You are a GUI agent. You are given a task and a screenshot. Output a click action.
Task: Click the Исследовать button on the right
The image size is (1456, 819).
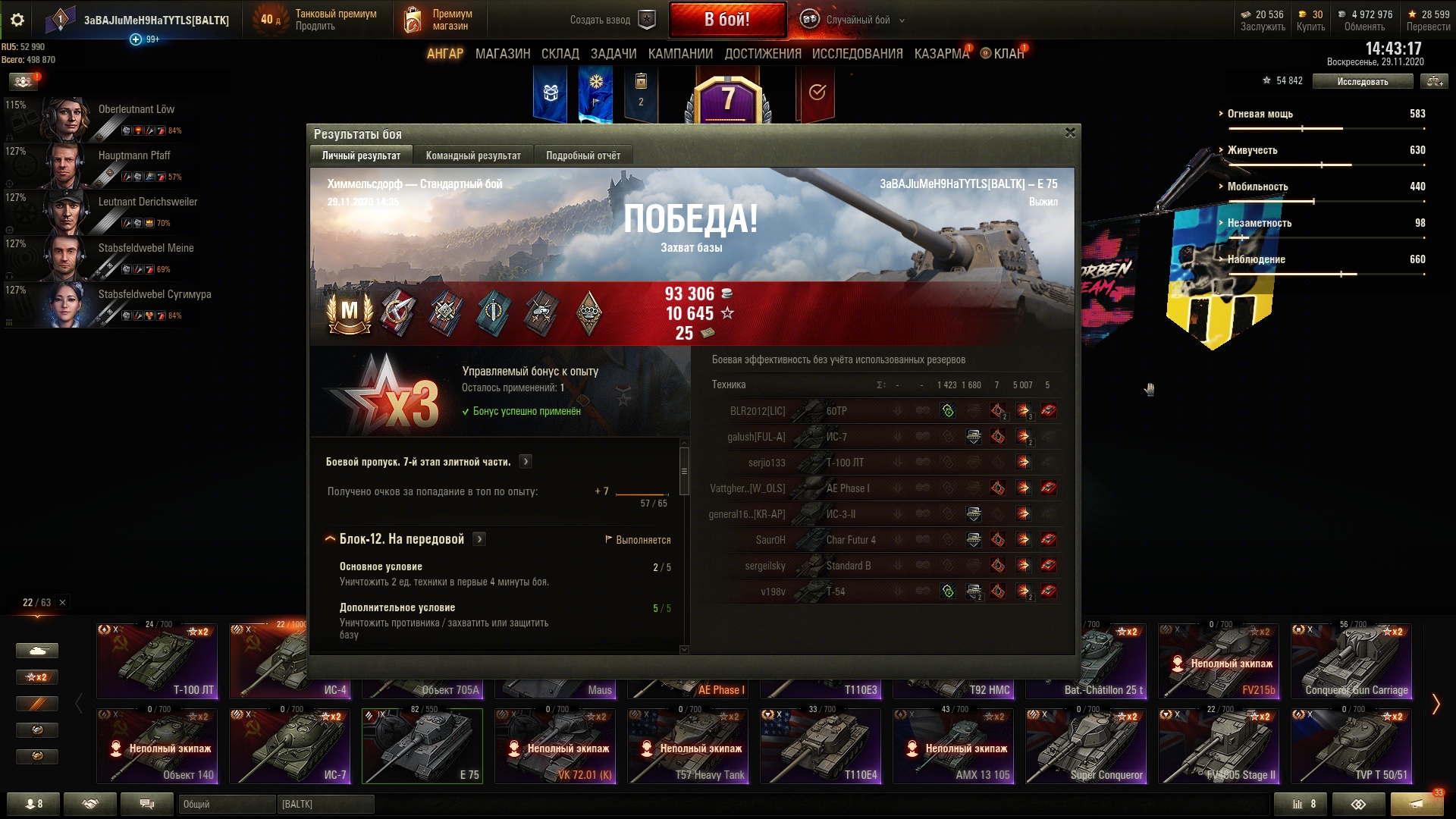[1363, 80]
